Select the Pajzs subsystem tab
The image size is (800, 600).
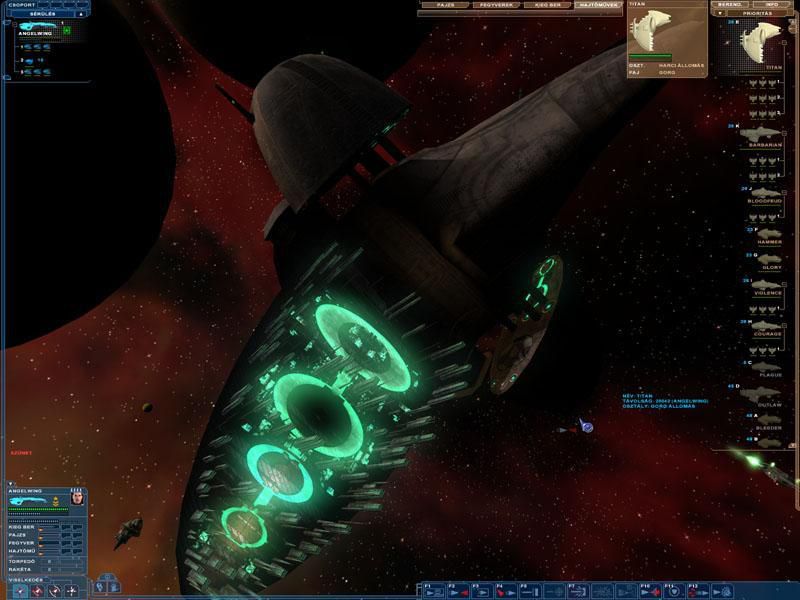pos(446,5)
